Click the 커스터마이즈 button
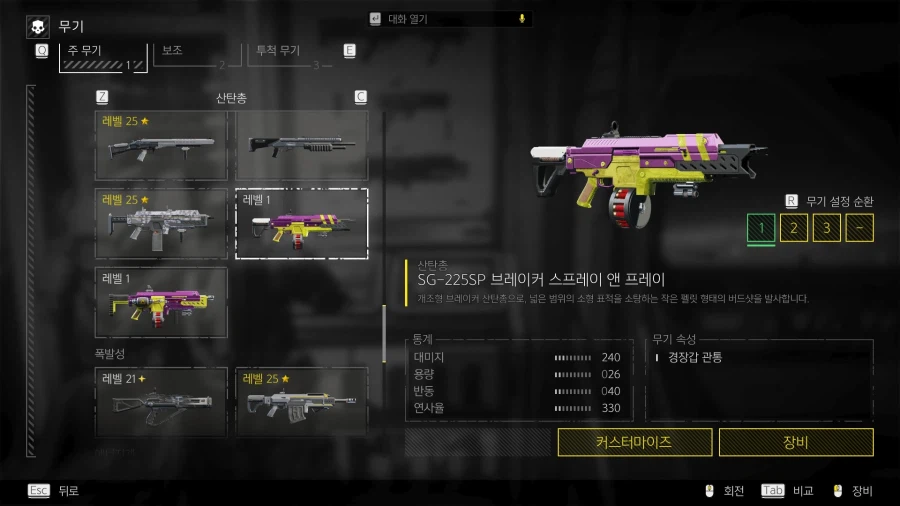Image resolution: width=900 pixels, height=506 pixels. (635, 442)
